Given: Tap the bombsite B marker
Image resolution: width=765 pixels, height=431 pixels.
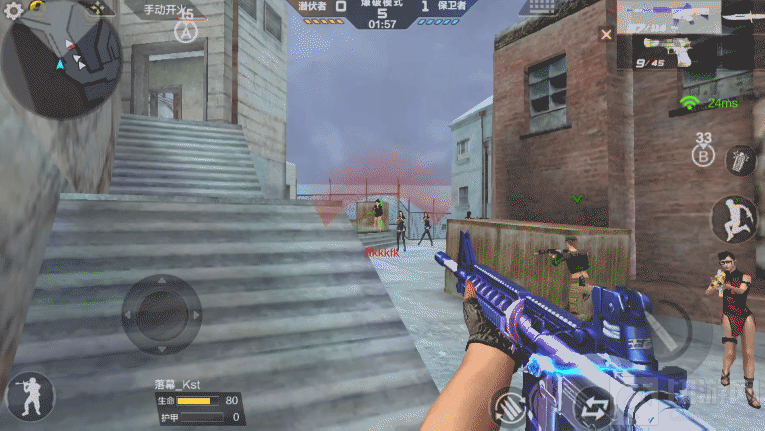Looking at the screenshot, I should pos(704,155).
